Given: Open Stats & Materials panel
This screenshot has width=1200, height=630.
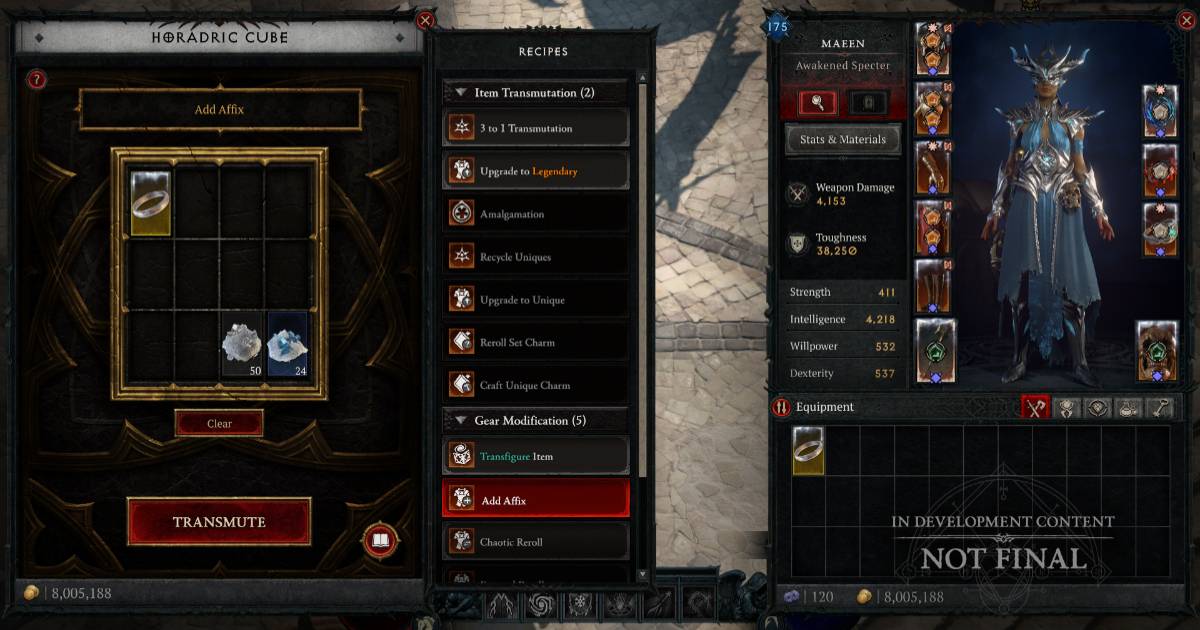Looking at the screenshot, I should (x=842, y=140).
